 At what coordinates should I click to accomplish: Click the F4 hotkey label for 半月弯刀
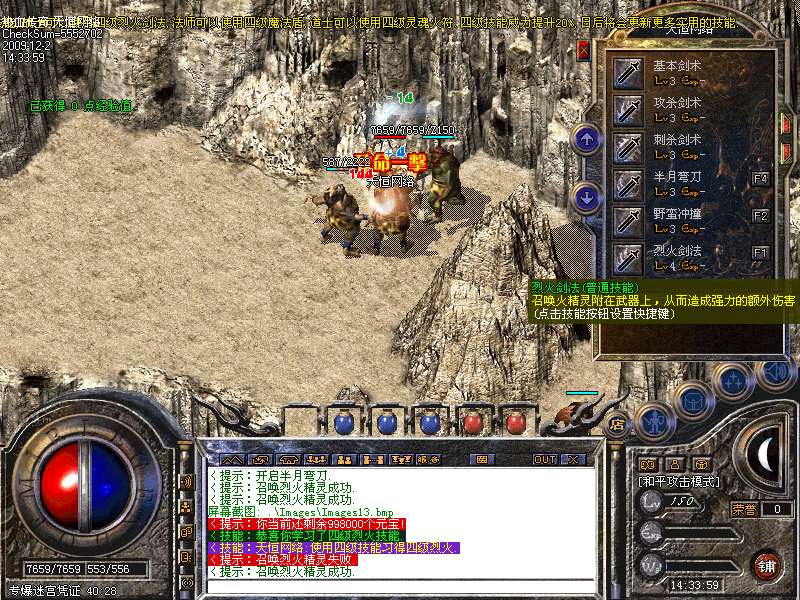tap(761, 179)
